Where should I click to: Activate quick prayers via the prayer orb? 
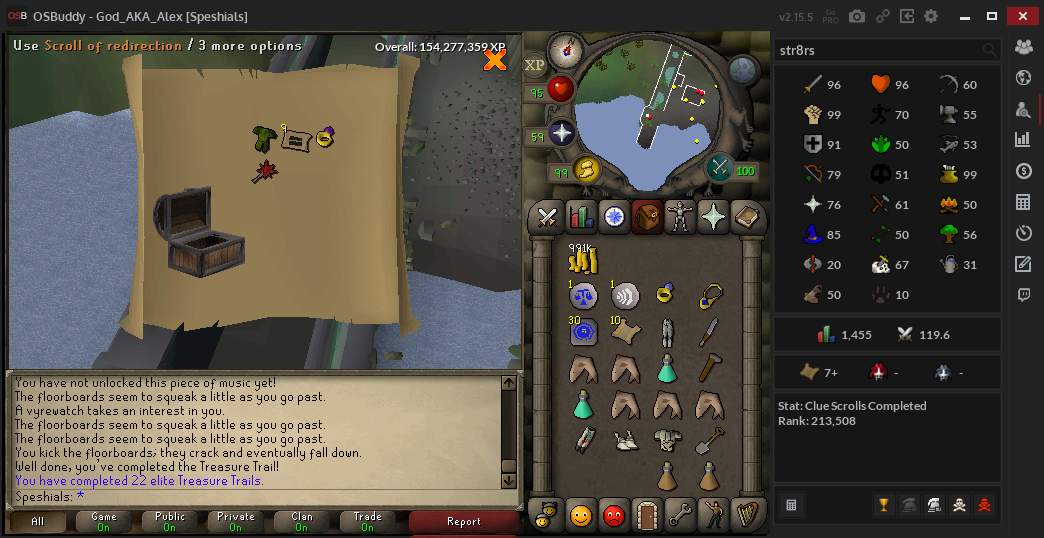pyautogui.click(x=561, y=133)
